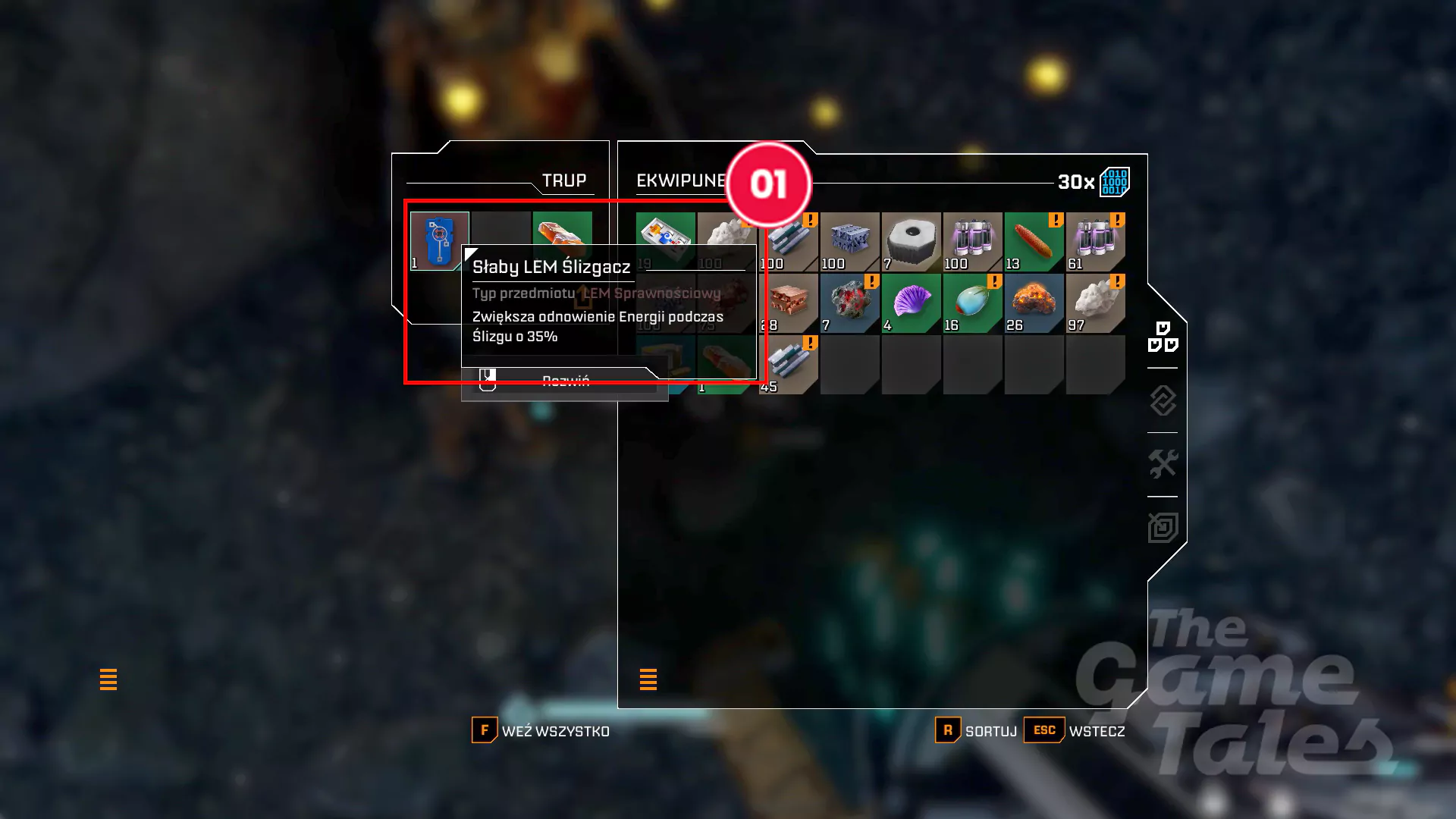Switch to the linked-chain side tab
Image resolution: width=1456 pixels, height=819 pixels.
click(1163, 400)
